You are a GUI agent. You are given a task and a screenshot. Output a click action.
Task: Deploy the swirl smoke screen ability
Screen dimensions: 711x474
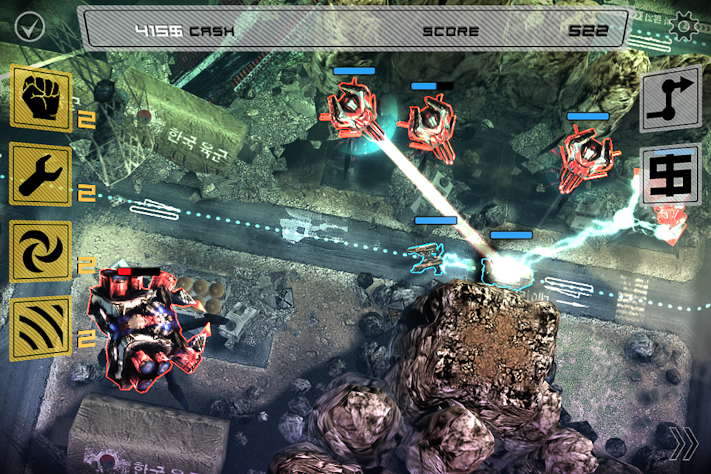click(x=41, y=251)
